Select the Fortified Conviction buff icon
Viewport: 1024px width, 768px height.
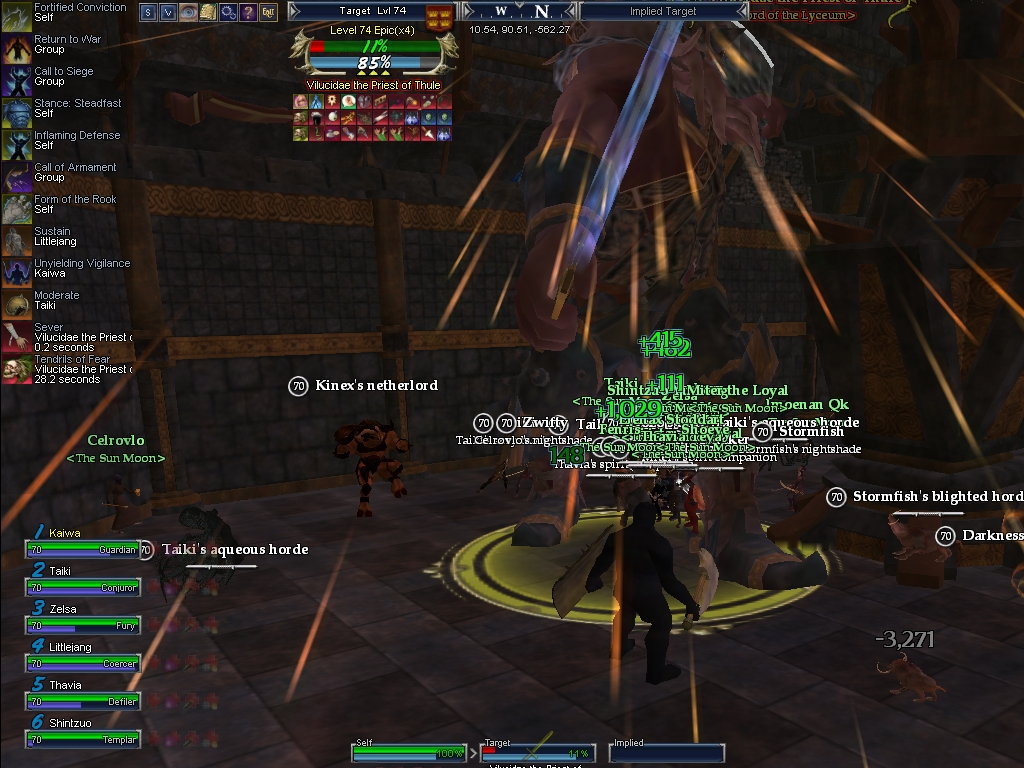16,14
